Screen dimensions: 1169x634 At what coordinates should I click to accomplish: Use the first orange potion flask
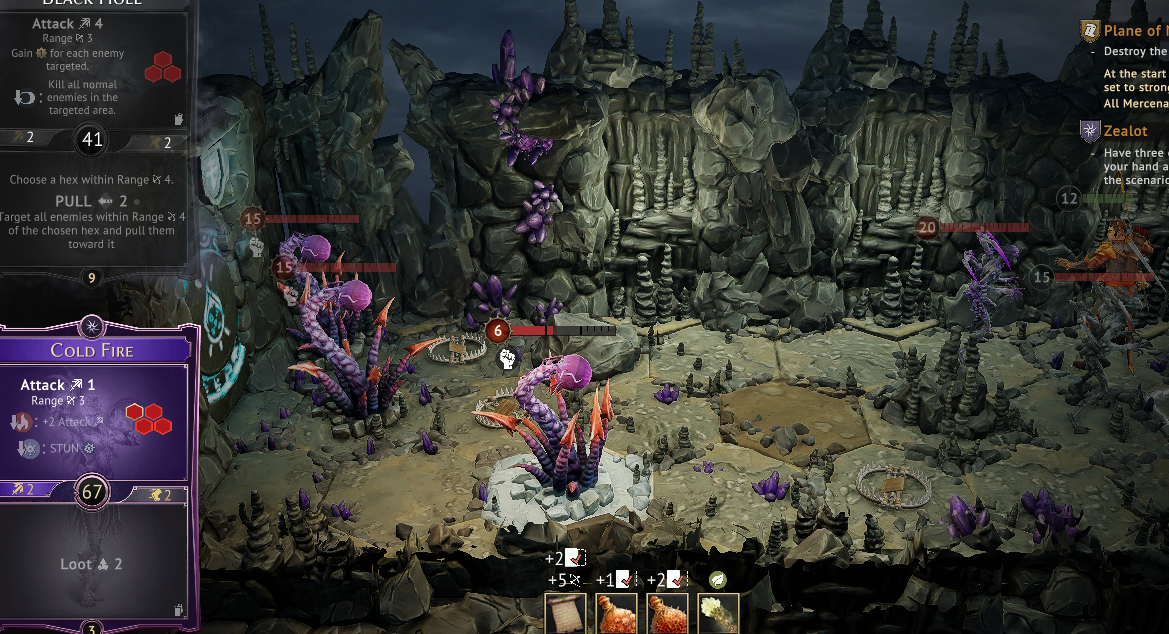click(616, 613)
